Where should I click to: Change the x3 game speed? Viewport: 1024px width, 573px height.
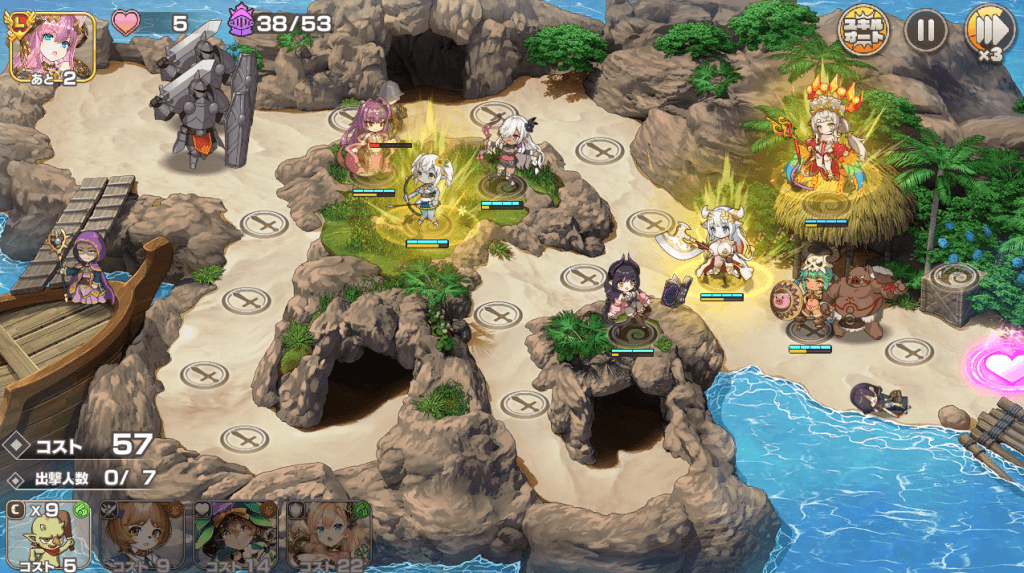point(988,32)
